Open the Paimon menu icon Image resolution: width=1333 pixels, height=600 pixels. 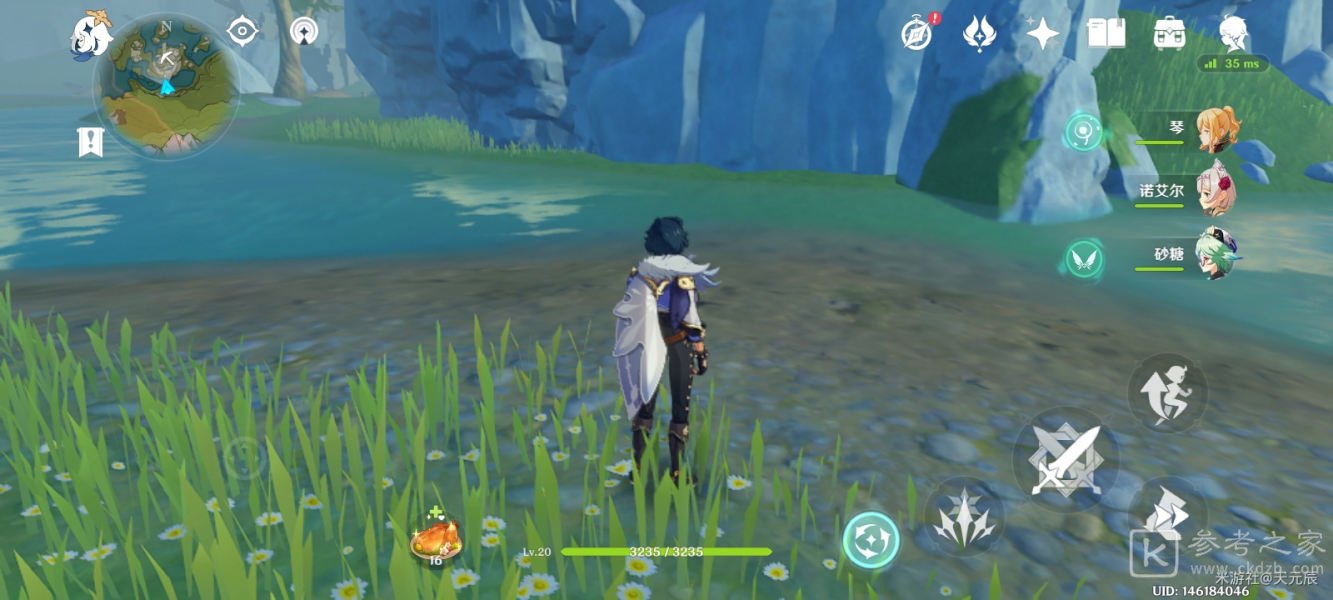click(x=90, y=33)
